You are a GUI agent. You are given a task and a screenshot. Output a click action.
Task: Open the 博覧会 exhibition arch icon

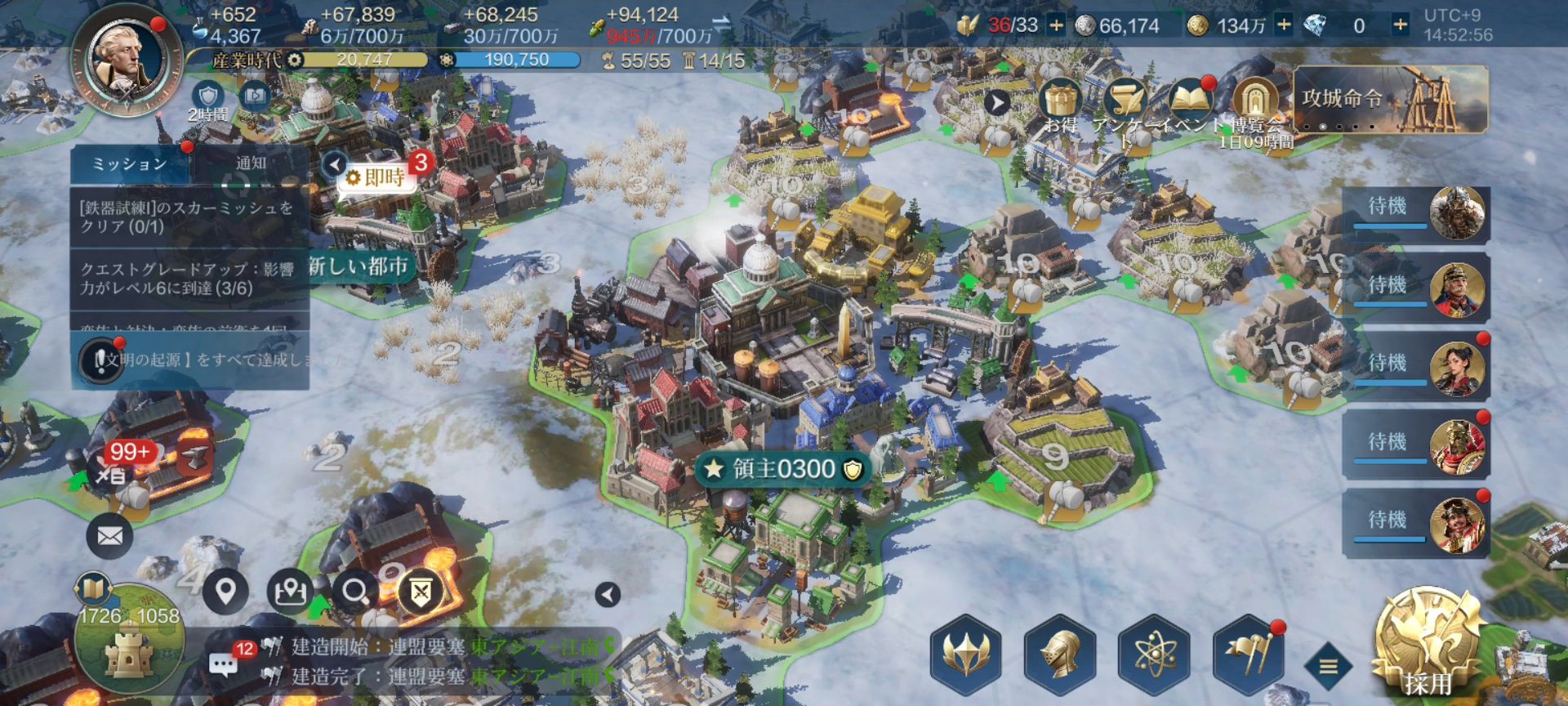1255,101
